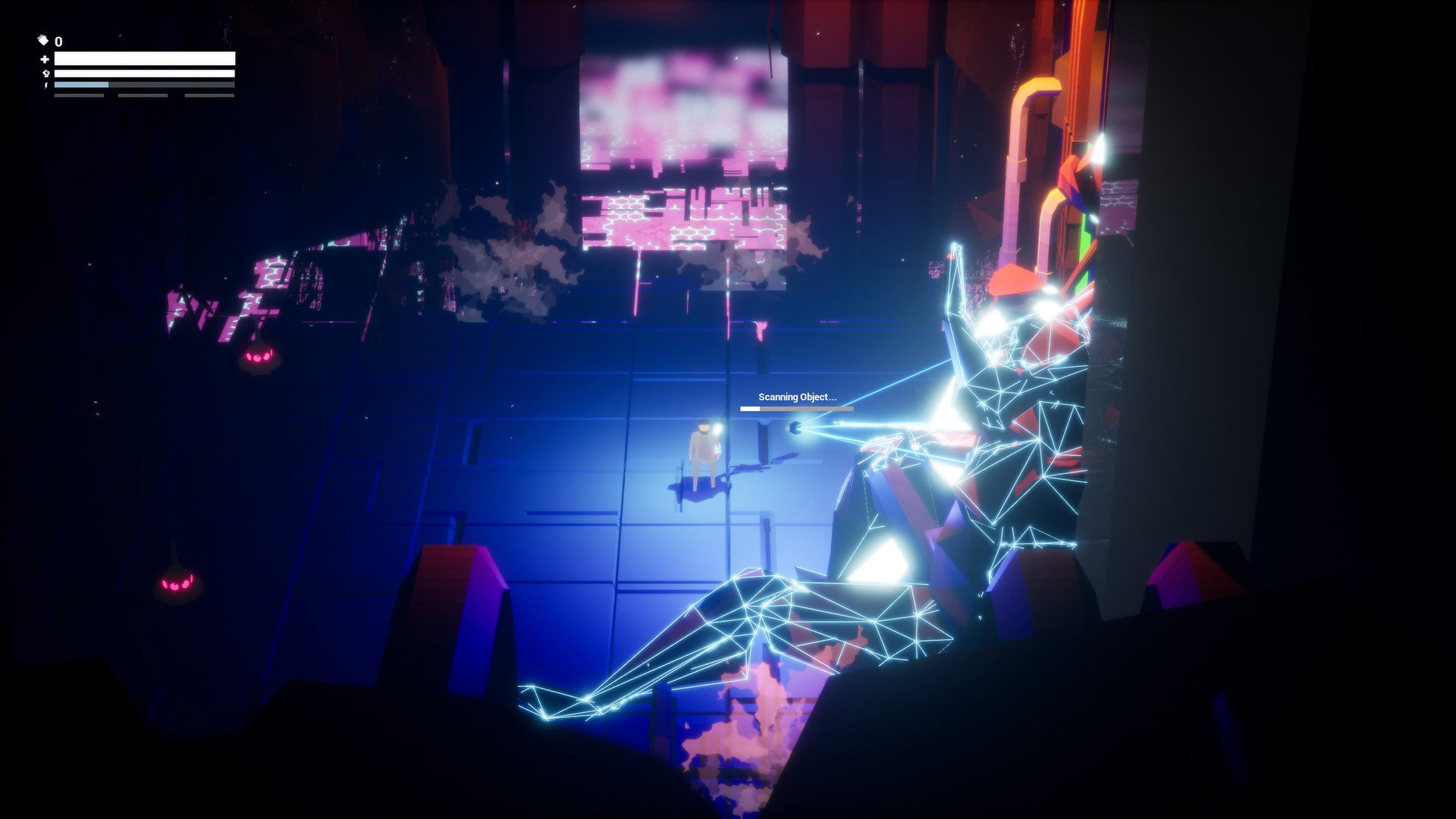Click the Scanning Object label text
The width and height of the screenshot is (1456, 819).
tap(797, 396)
